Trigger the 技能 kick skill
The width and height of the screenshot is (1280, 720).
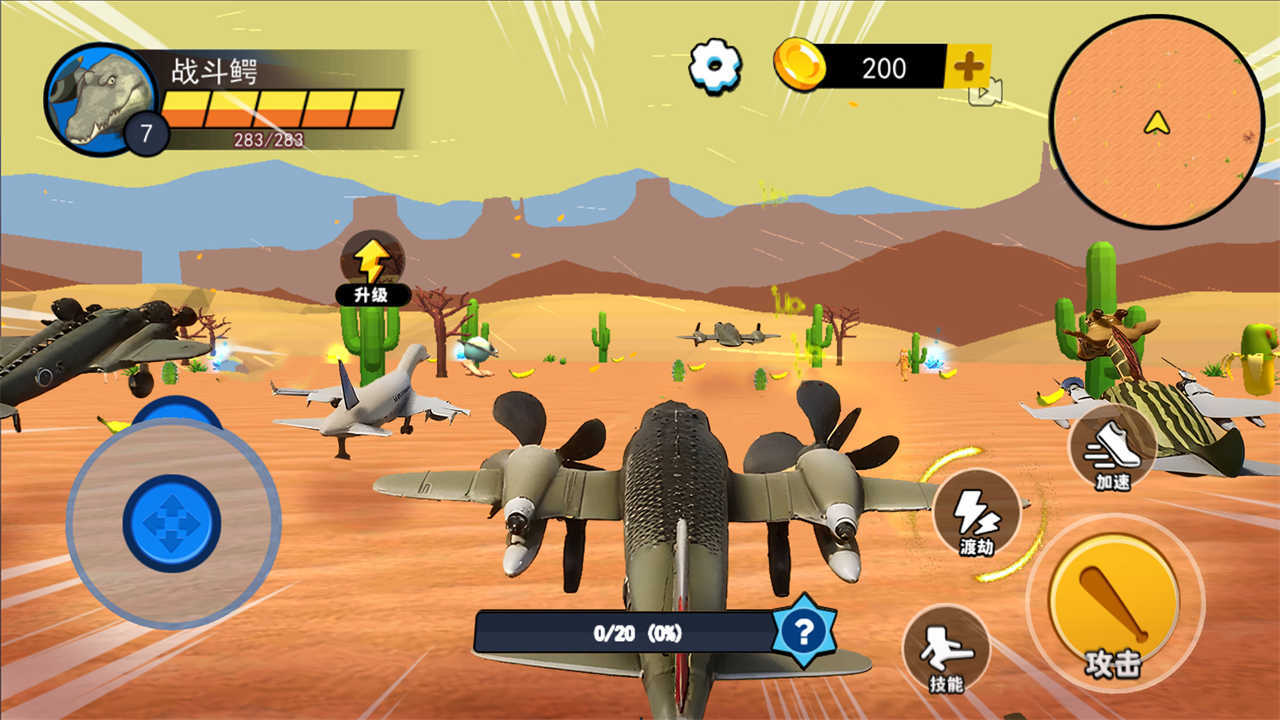pos(945,650)
